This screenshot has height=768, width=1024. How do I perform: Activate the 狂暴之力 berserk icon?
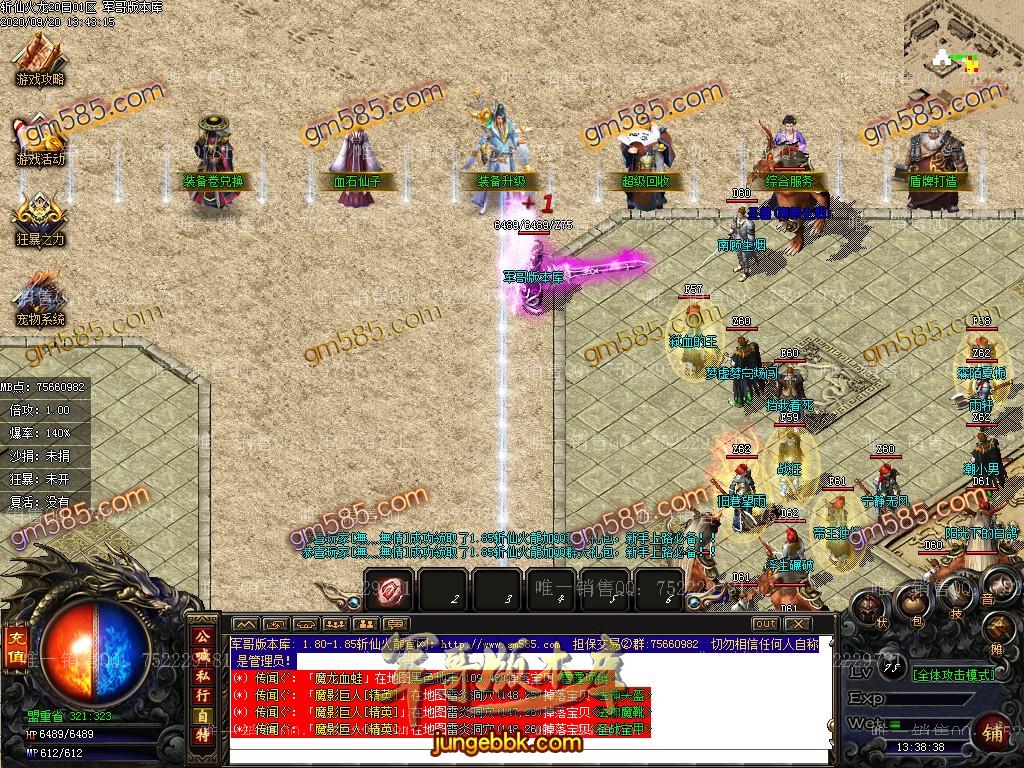click(x=39, y=218)
